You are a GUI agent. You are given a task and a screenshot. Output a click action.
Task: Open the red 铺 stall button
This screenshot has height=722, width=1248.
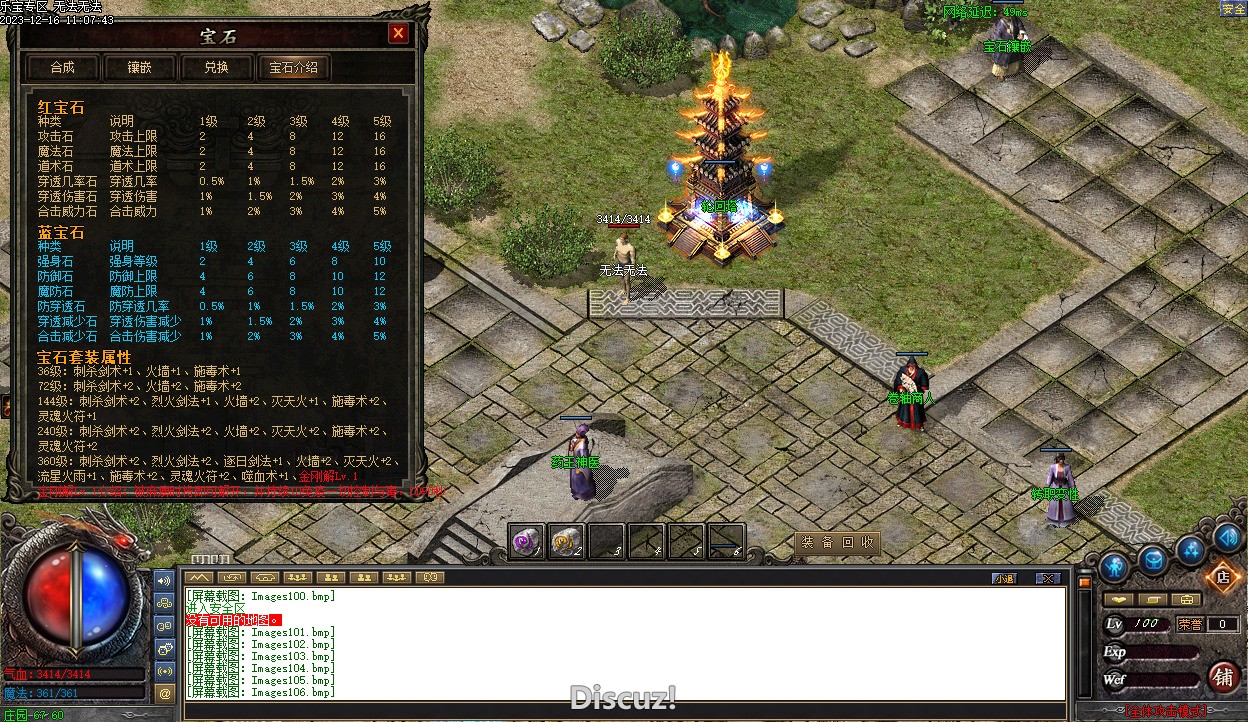(1223, 676)
